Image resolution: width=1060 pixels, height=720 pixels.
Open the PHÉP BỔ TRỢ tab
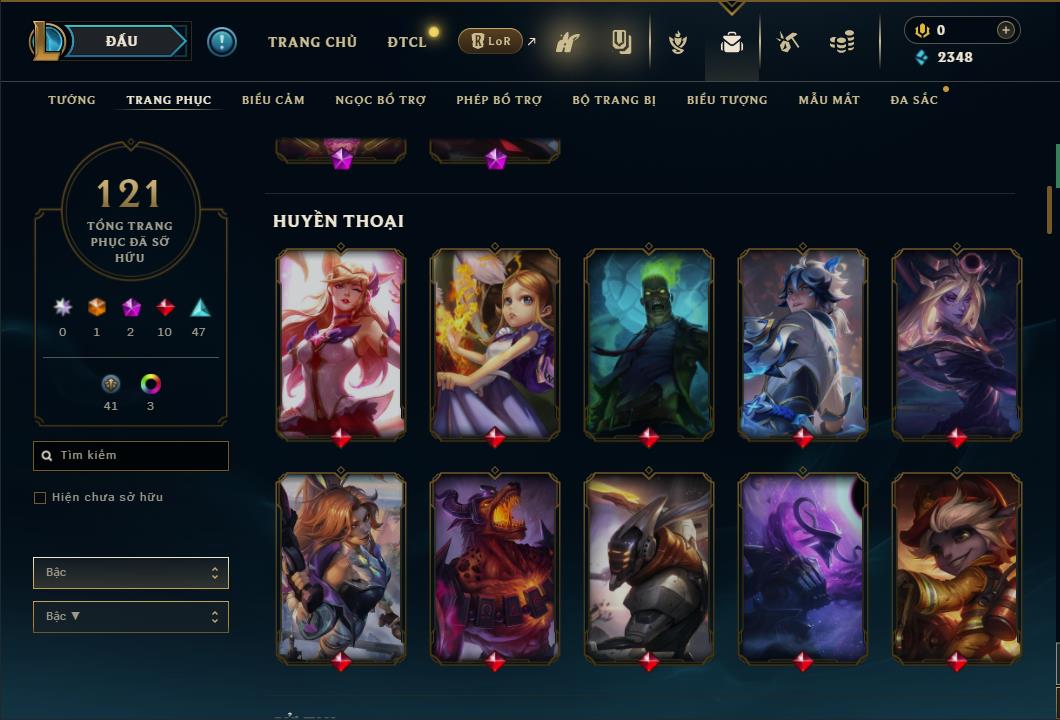(x=499, y=100)
